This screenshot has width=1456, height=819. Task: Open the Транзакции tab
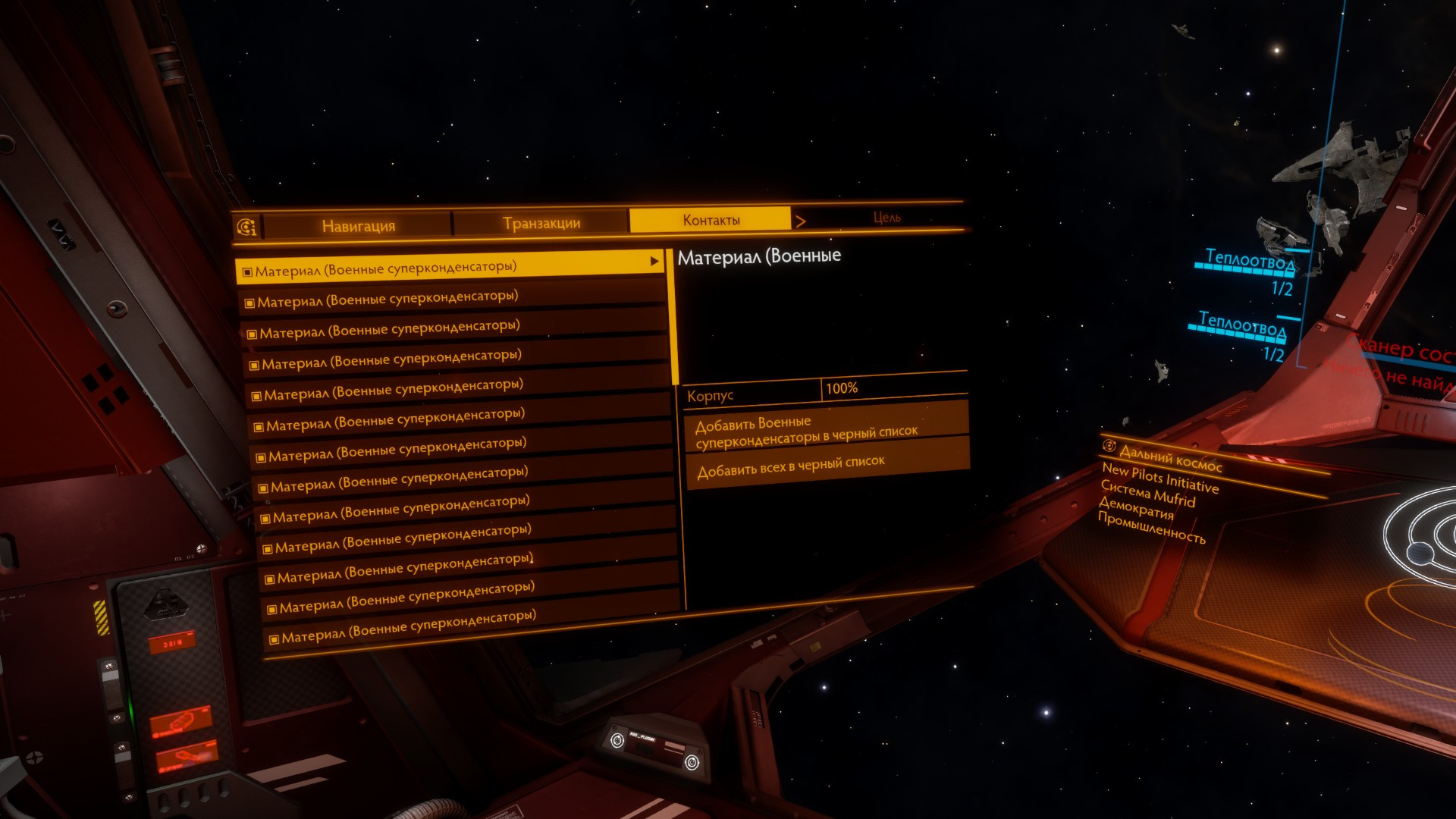(541, 223)
